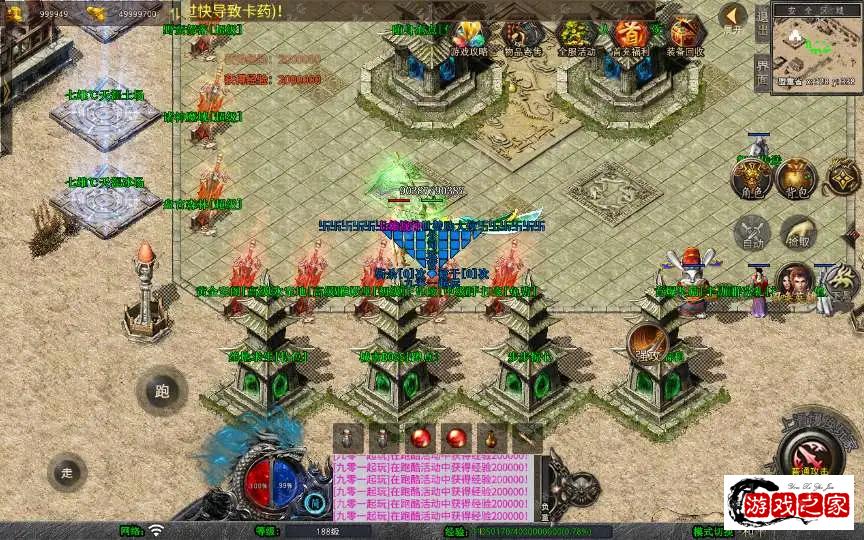Viewport: 864px width, 540px height.
Task: Open the 首充福利 first-recharge bonus icon
Action: click(630, 36)
